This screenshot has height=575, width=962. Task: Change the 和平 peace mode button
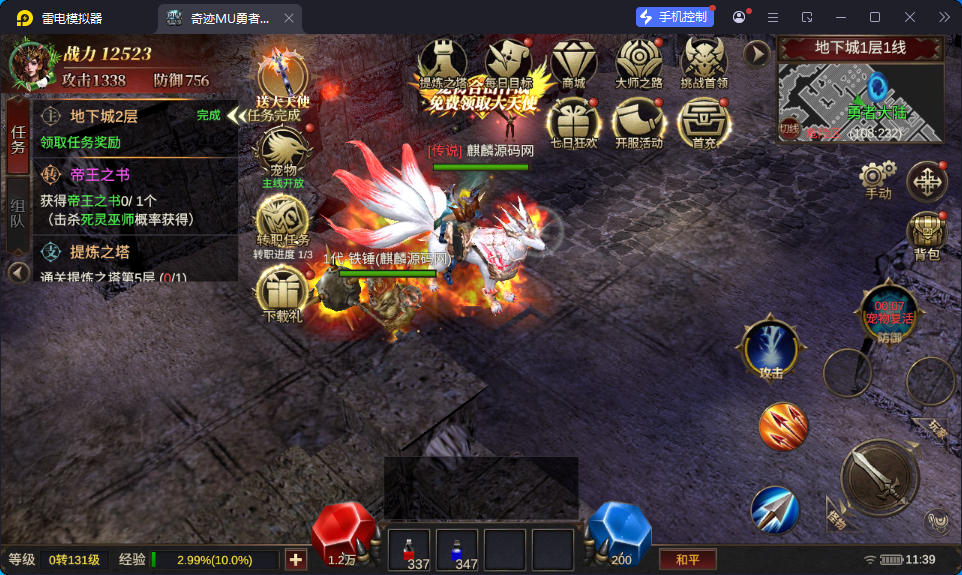coord(687,560)
